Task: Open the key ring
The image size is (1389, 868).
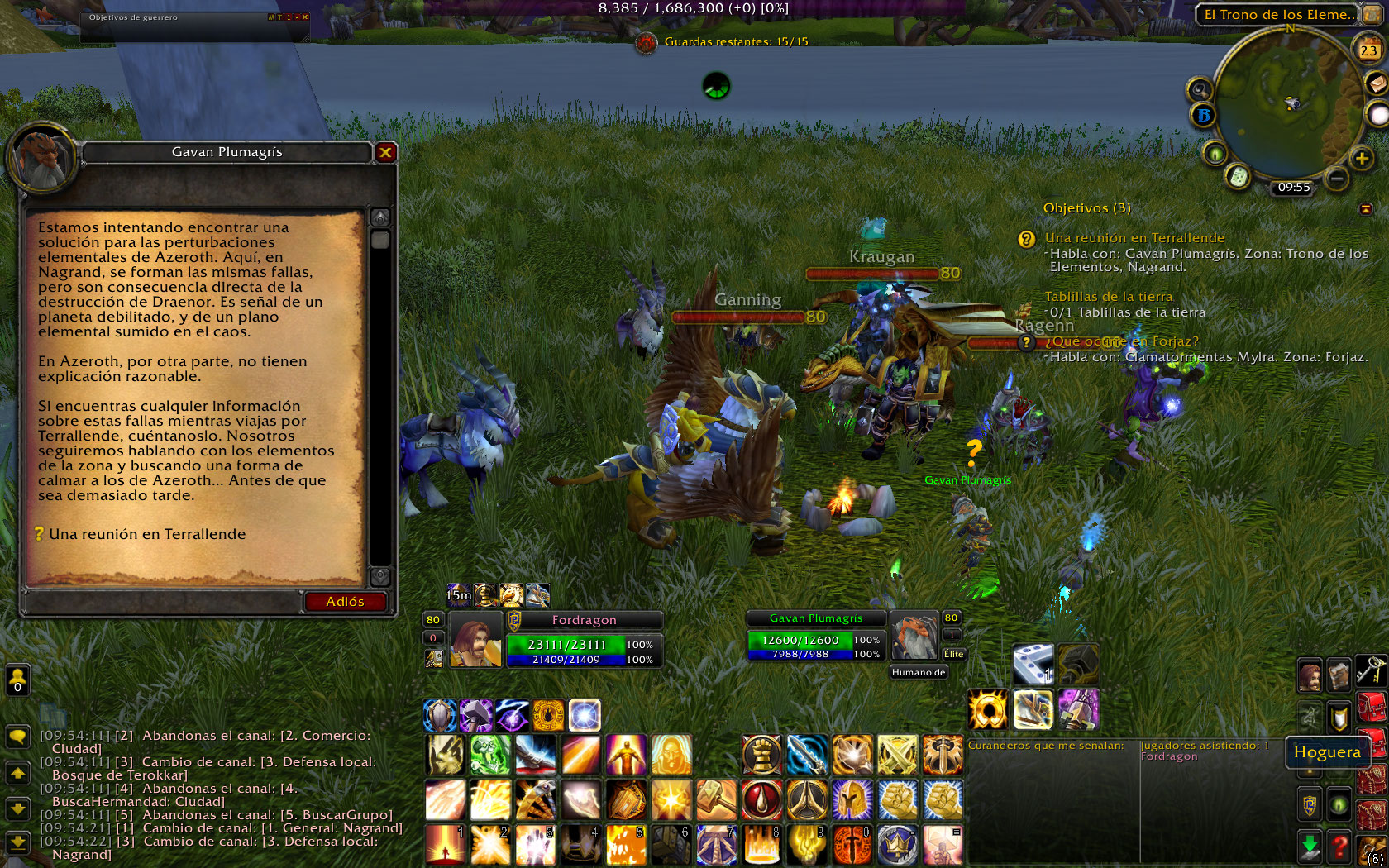Action: [1371, 670]
